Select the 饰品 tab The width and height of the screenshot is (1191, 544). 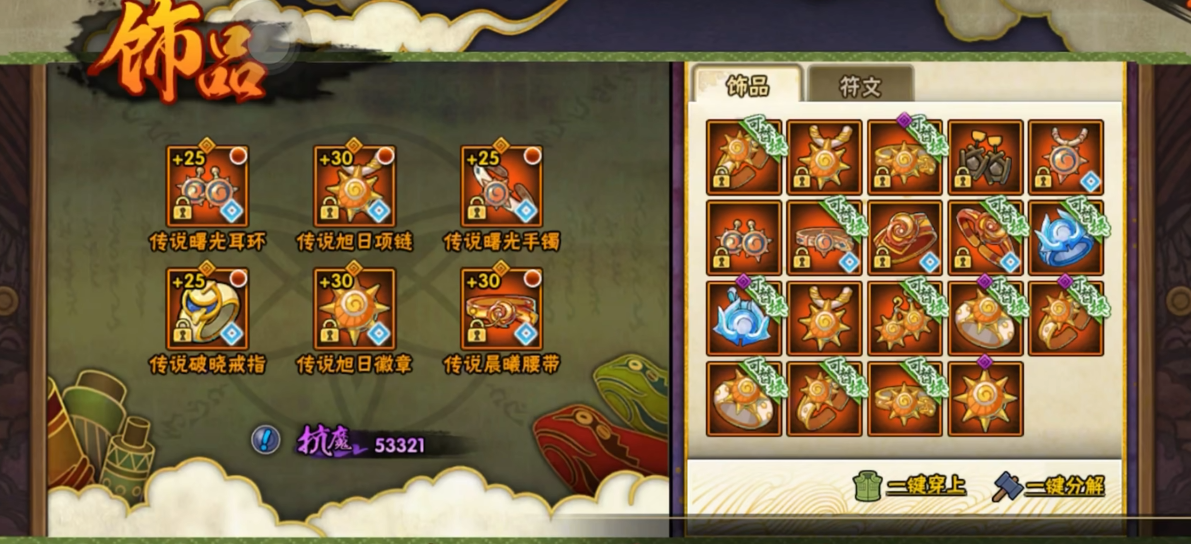point(747,86)
